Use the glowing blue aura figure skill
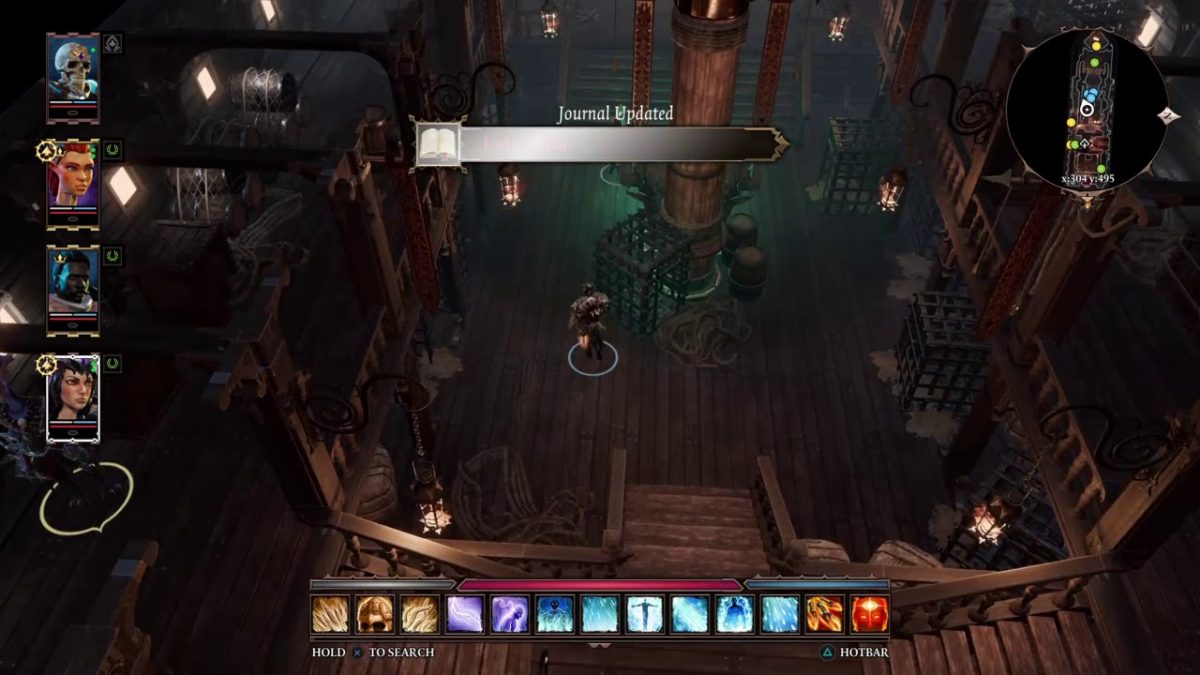The height and width of the screenshot is (675, 1200). (x=735, y=614)
